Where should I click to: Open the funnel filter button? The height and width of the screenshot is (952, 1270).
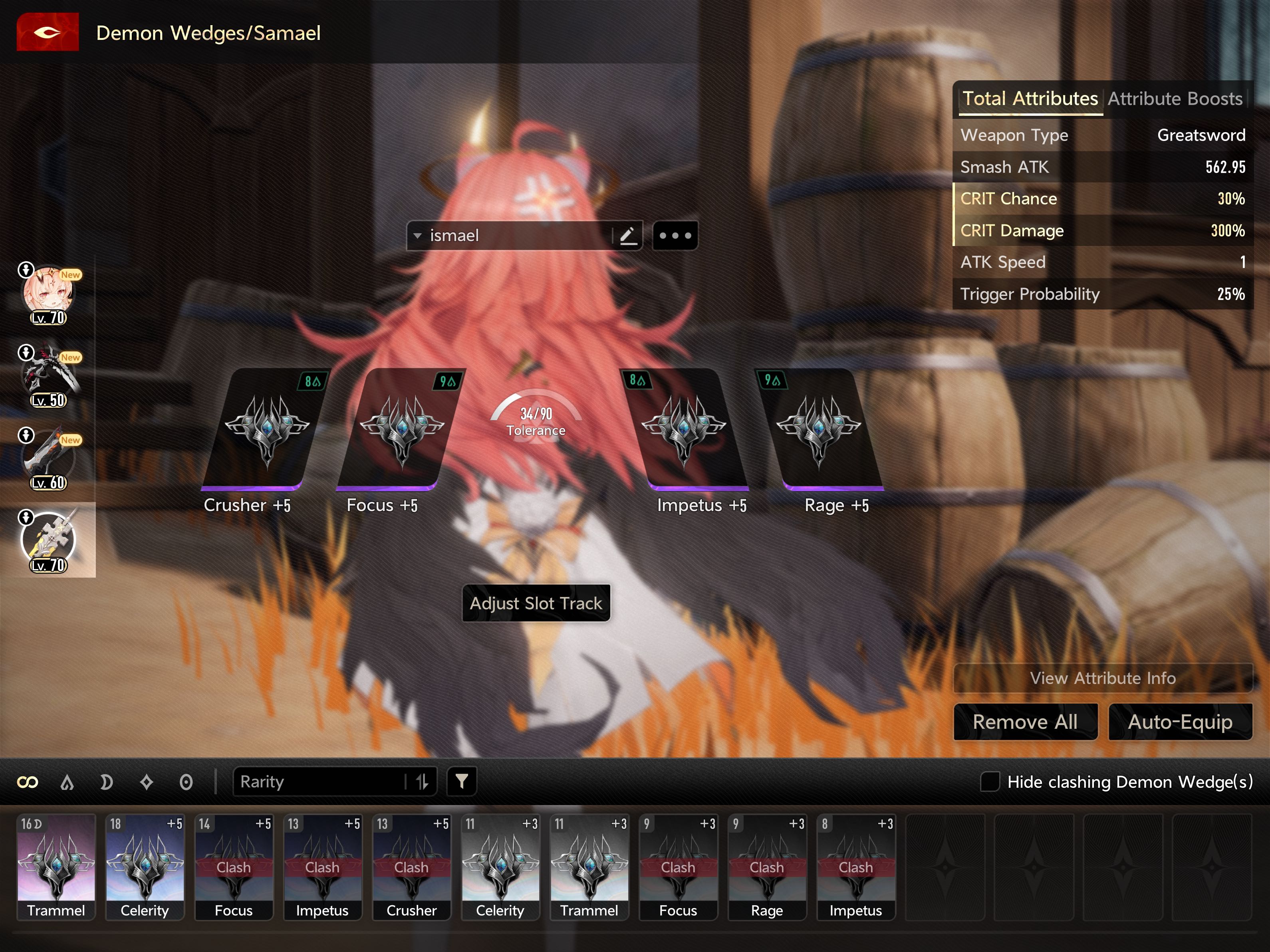(x=461, y=781)
